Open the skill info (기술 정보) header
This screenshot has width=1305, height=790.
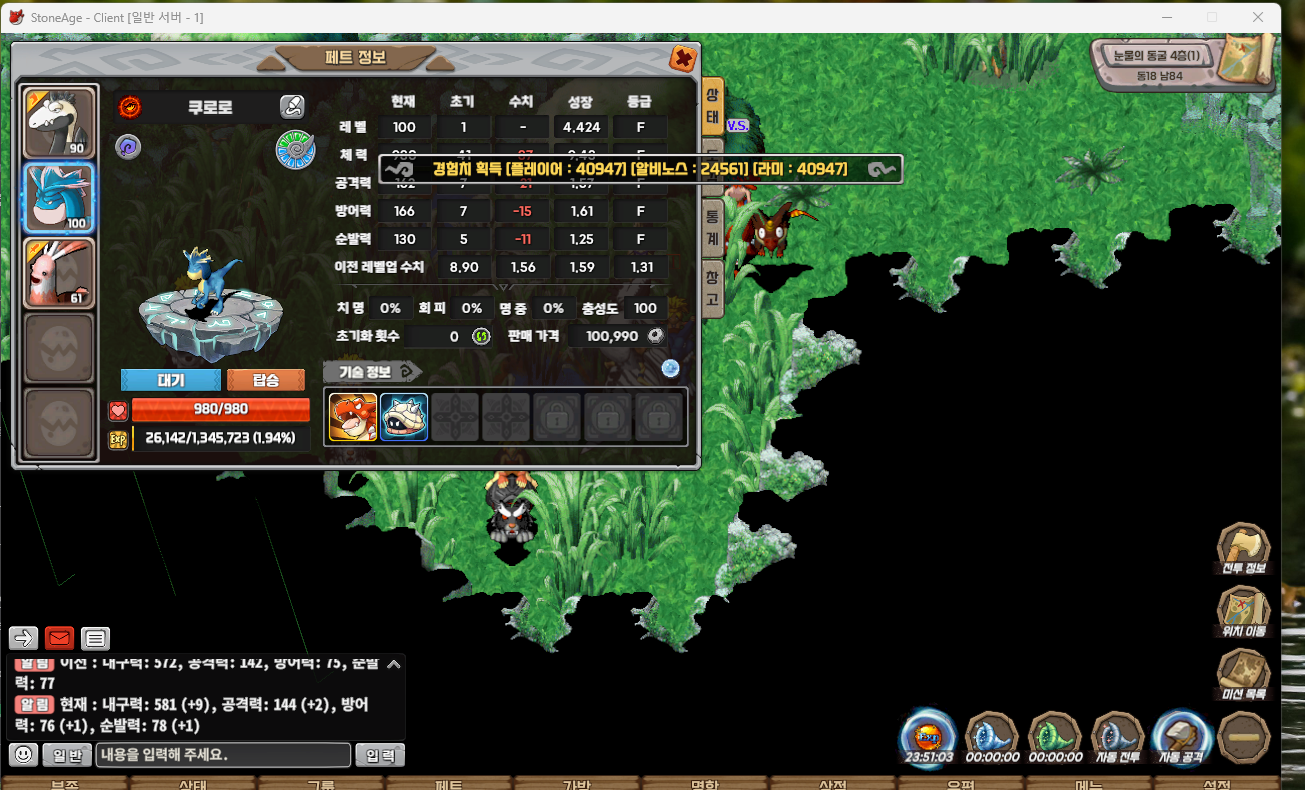pos(372,371)
